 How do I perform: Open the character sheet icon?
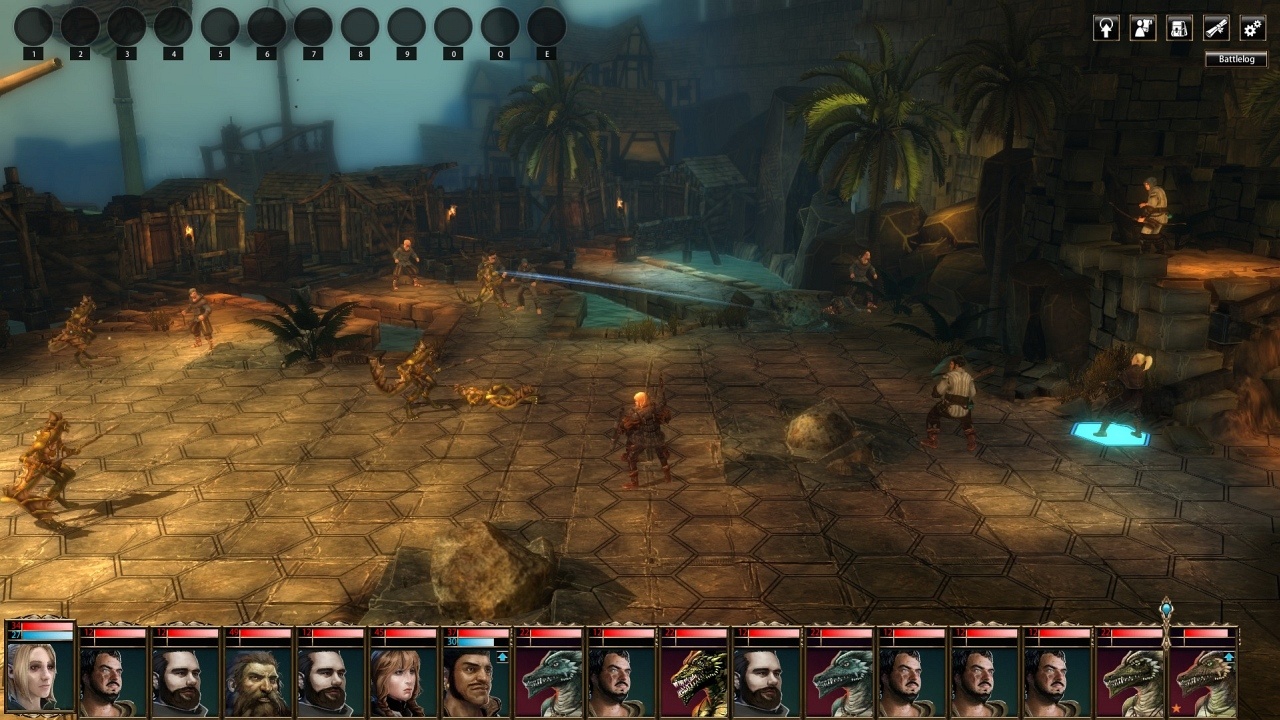pyautogui.click(x=1142, y=28)
